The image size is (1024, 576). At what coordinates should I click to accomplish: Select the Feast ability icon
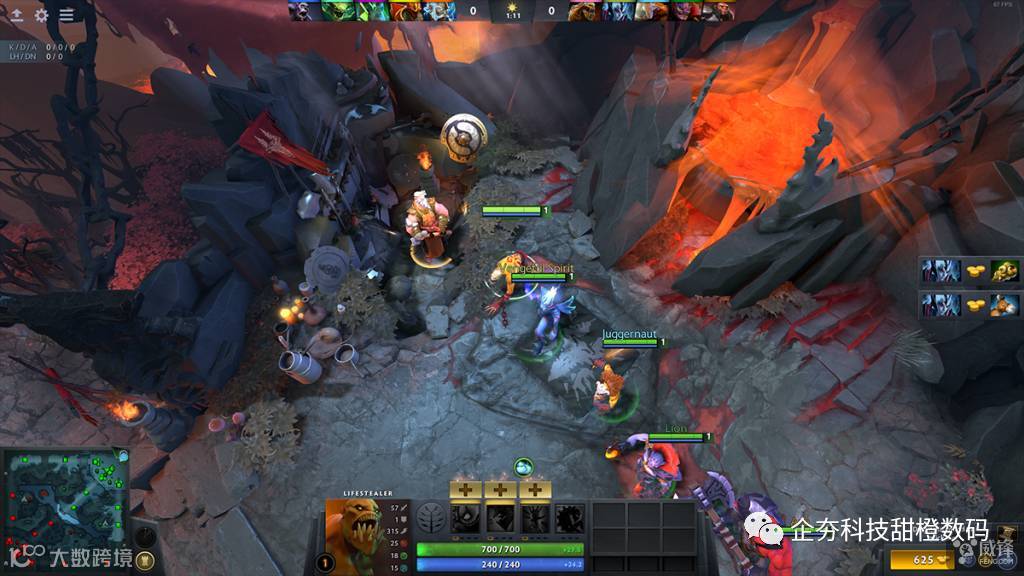(x=500, y=518)
